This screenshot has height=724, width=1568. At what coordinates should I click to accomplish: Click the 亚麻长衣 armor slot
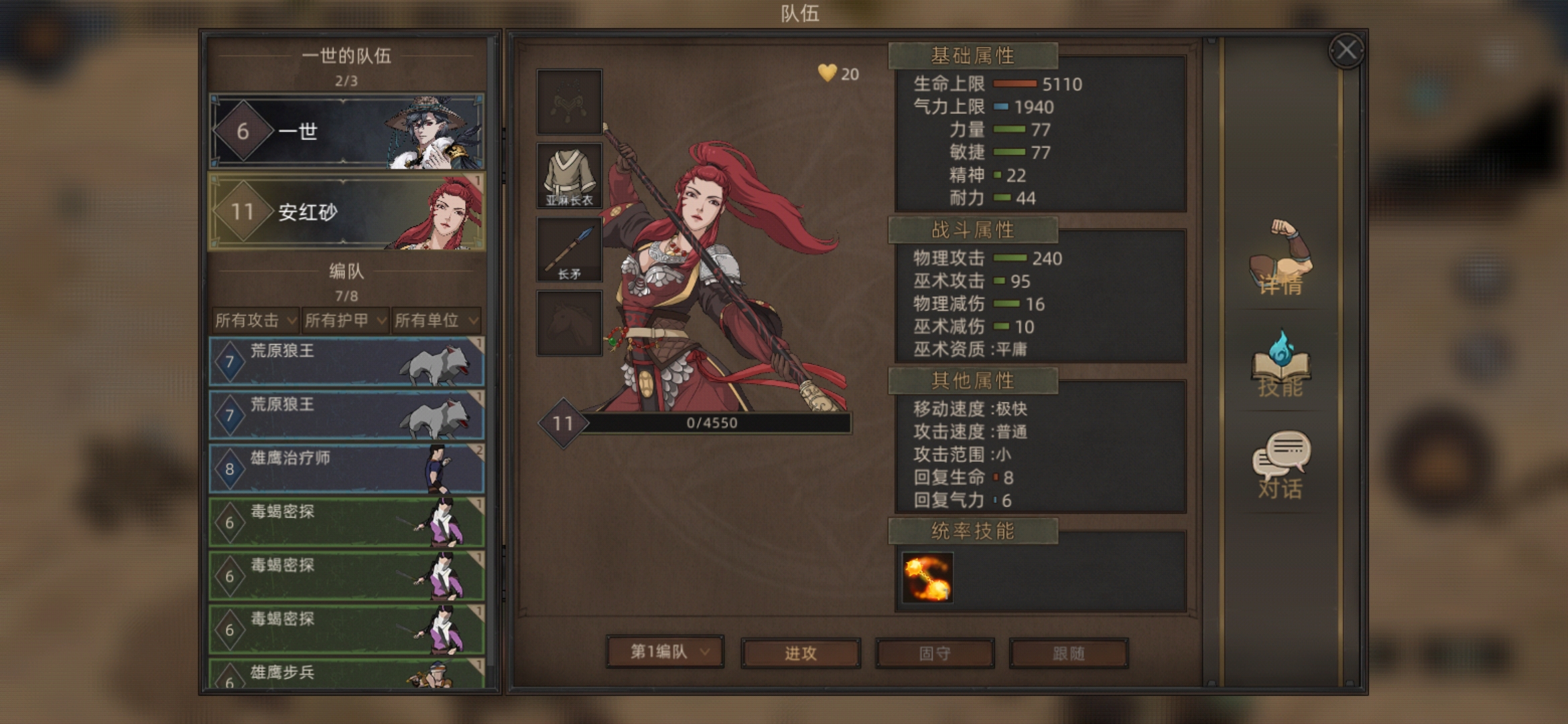pos(569,176)
